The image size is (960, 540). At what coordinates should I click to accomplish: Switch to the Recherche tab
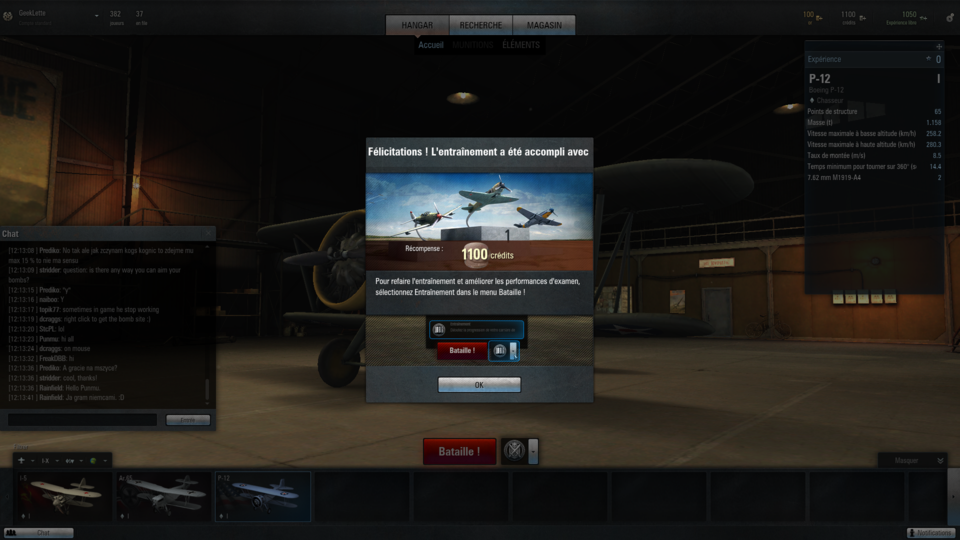481,25
